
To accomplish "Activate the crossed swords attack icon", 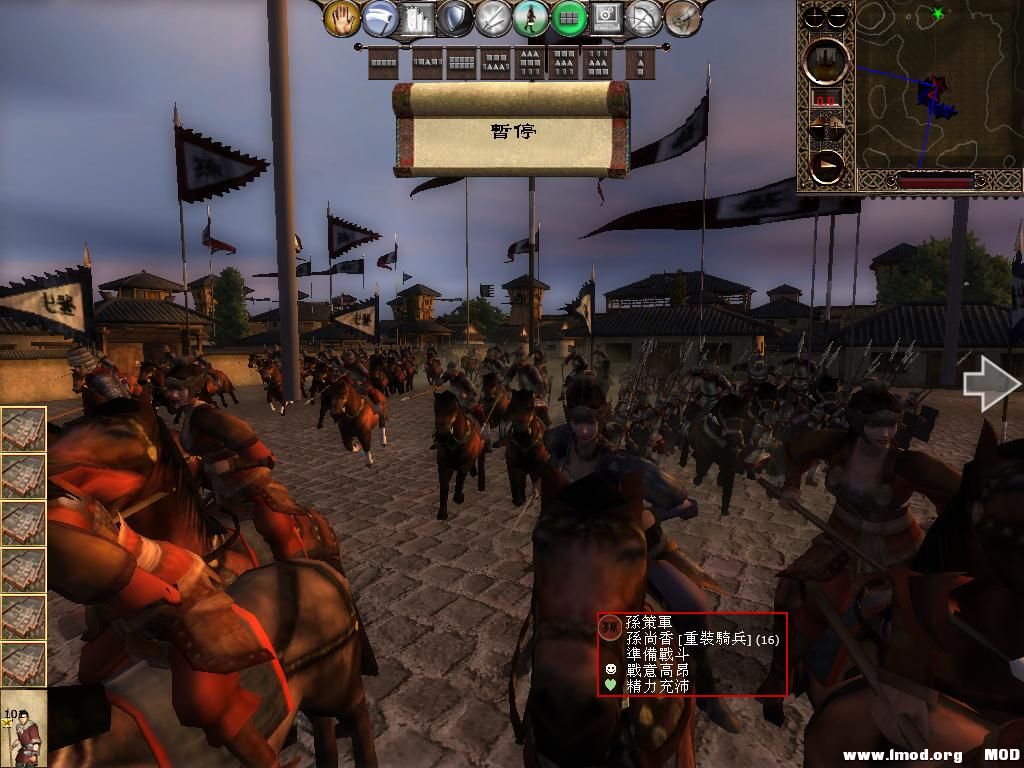I will (x=492, y=18).
